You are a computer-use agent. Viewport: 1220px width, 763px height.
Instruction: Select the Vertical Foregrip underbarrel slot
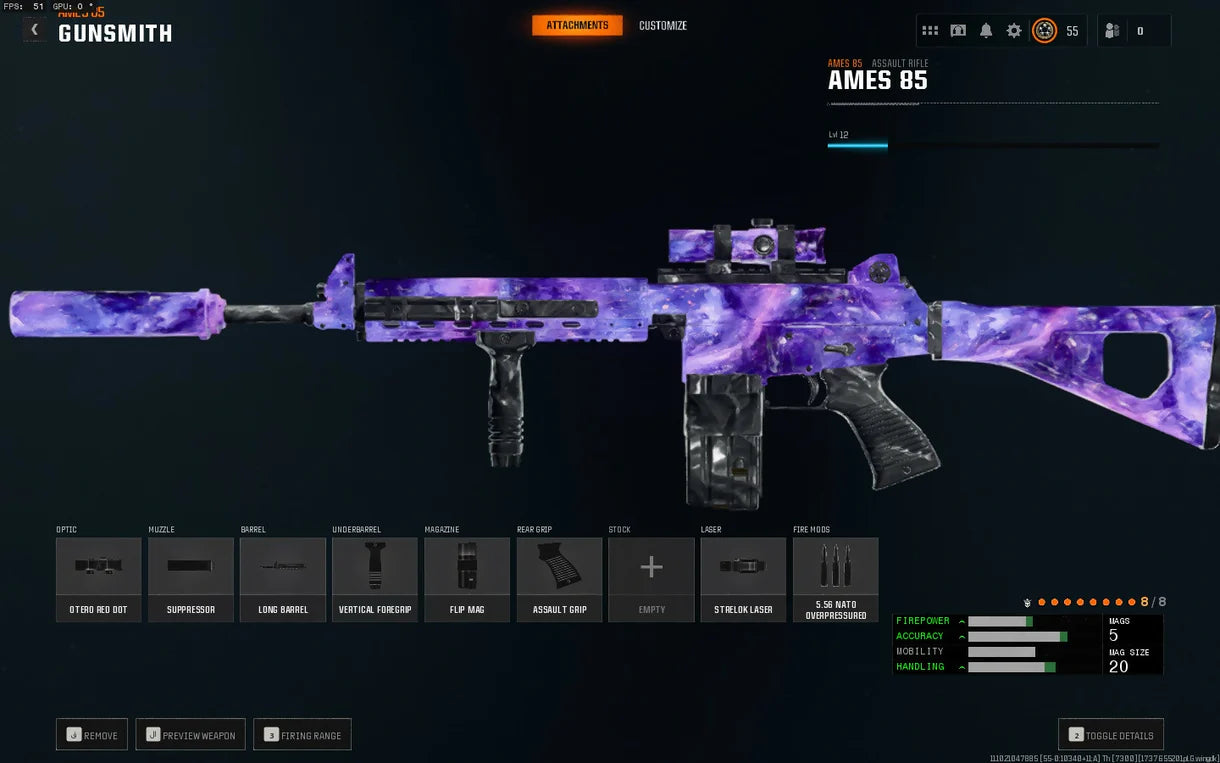tap(375, 579)
